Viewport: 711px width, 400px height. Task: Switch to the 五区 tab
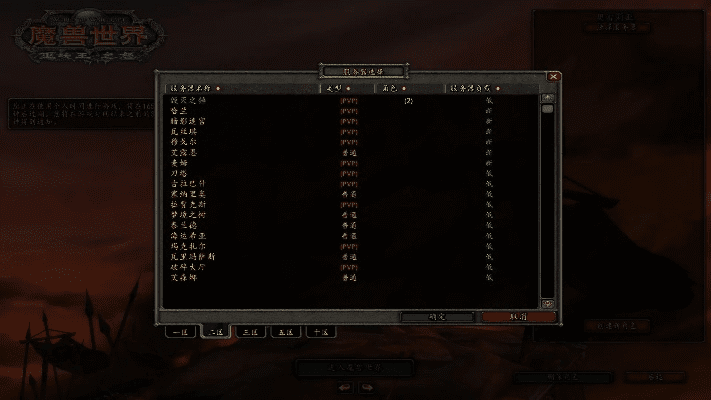click(285, 331)
